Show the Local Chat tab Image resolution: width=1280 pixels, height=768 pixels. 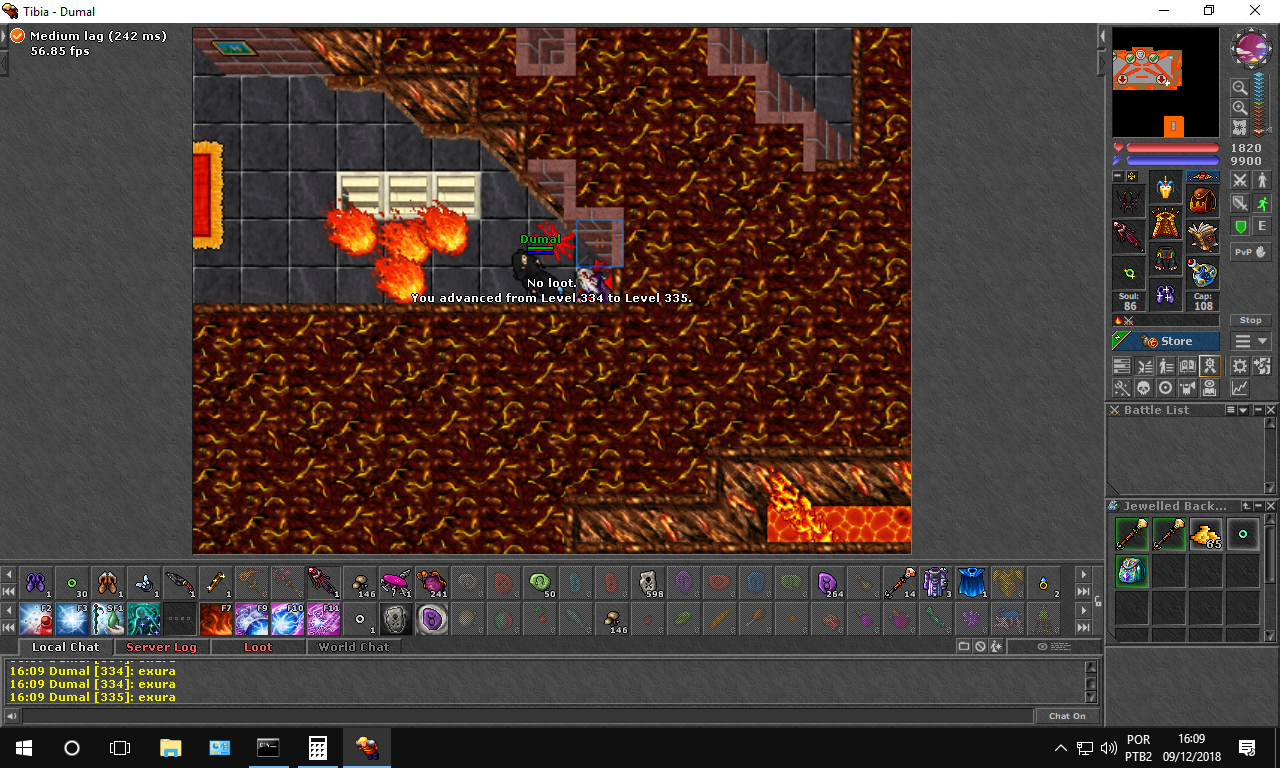(x=65, y=647)
